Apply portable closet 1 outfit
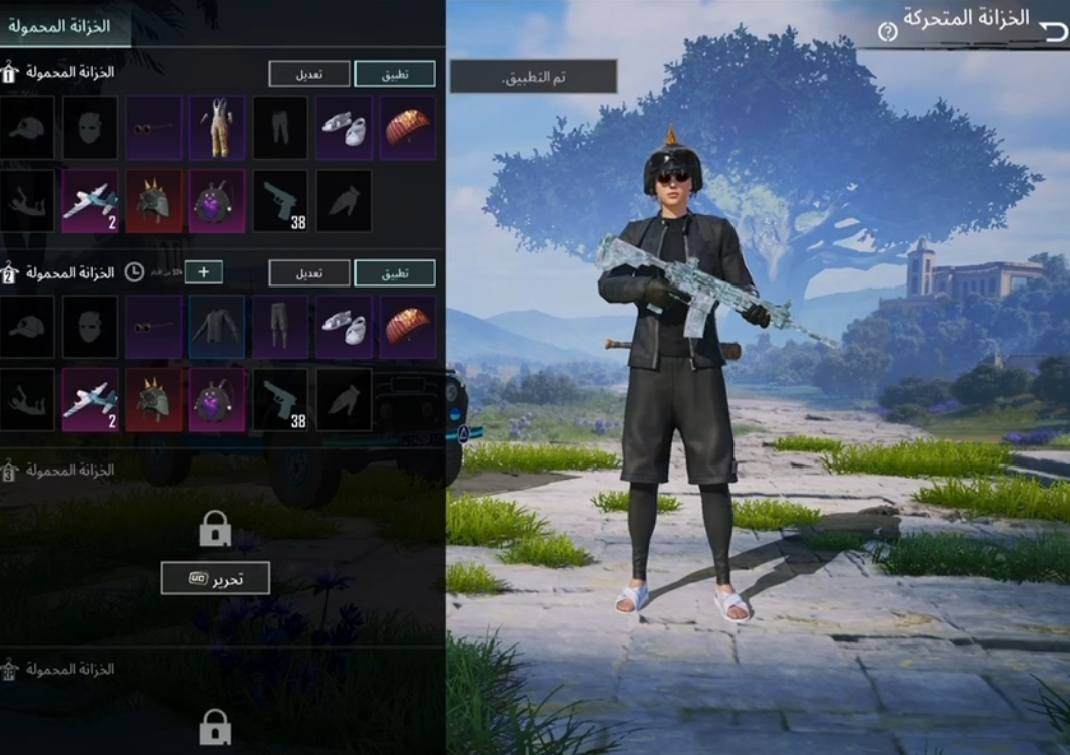 click(x=395, y=74)
